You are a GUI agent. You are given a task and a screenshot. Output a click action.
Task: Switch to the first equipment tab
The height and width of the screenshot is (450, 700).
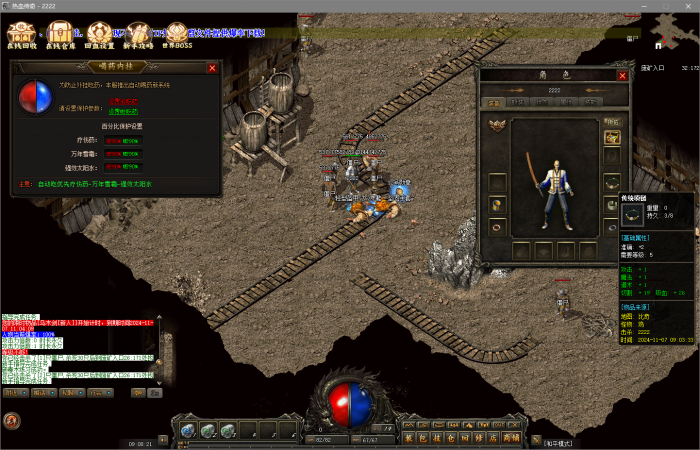tap(494, 102)
